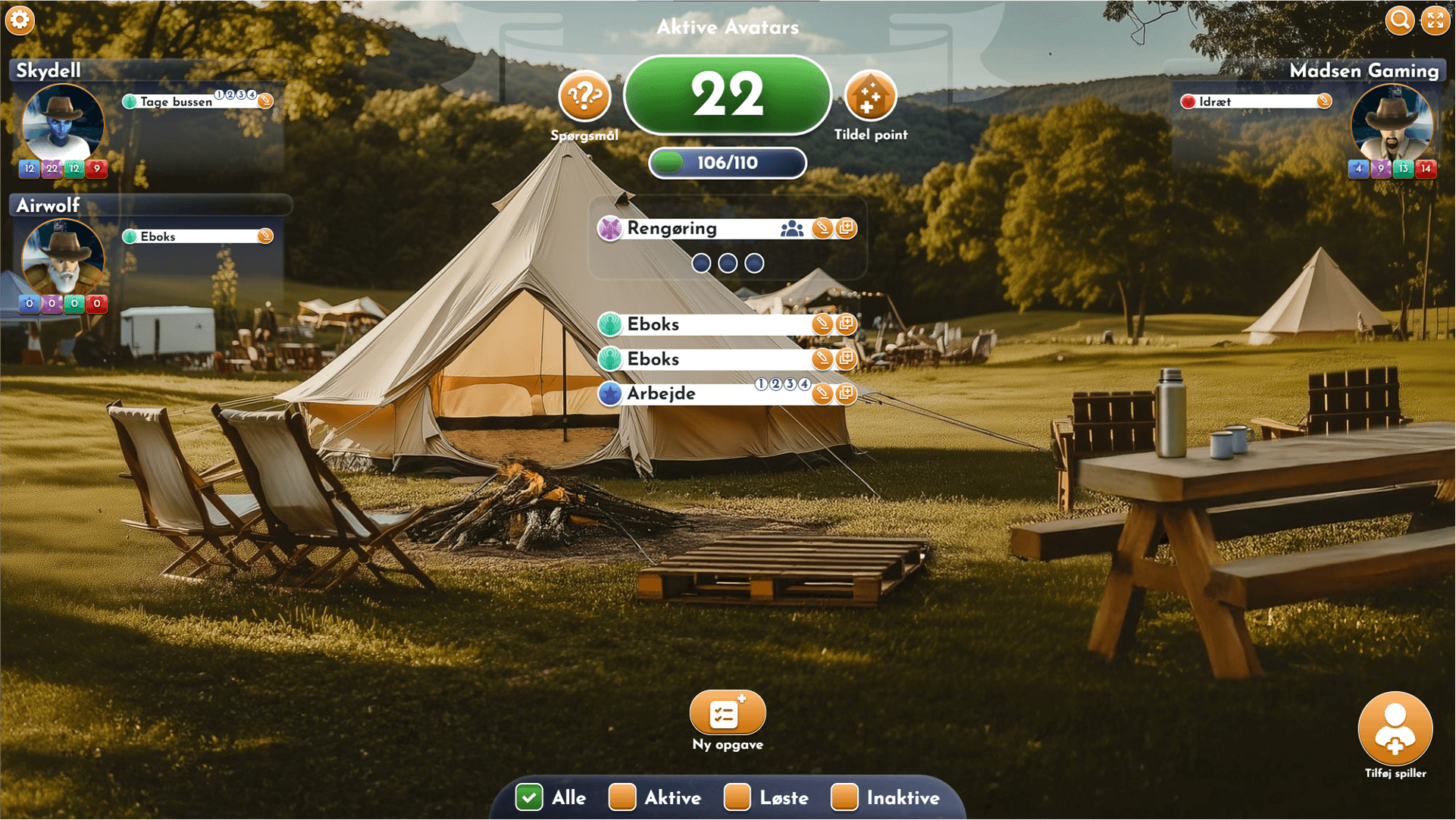Duplicate the Arbejde task using copy icon

[x=846, y=393]
